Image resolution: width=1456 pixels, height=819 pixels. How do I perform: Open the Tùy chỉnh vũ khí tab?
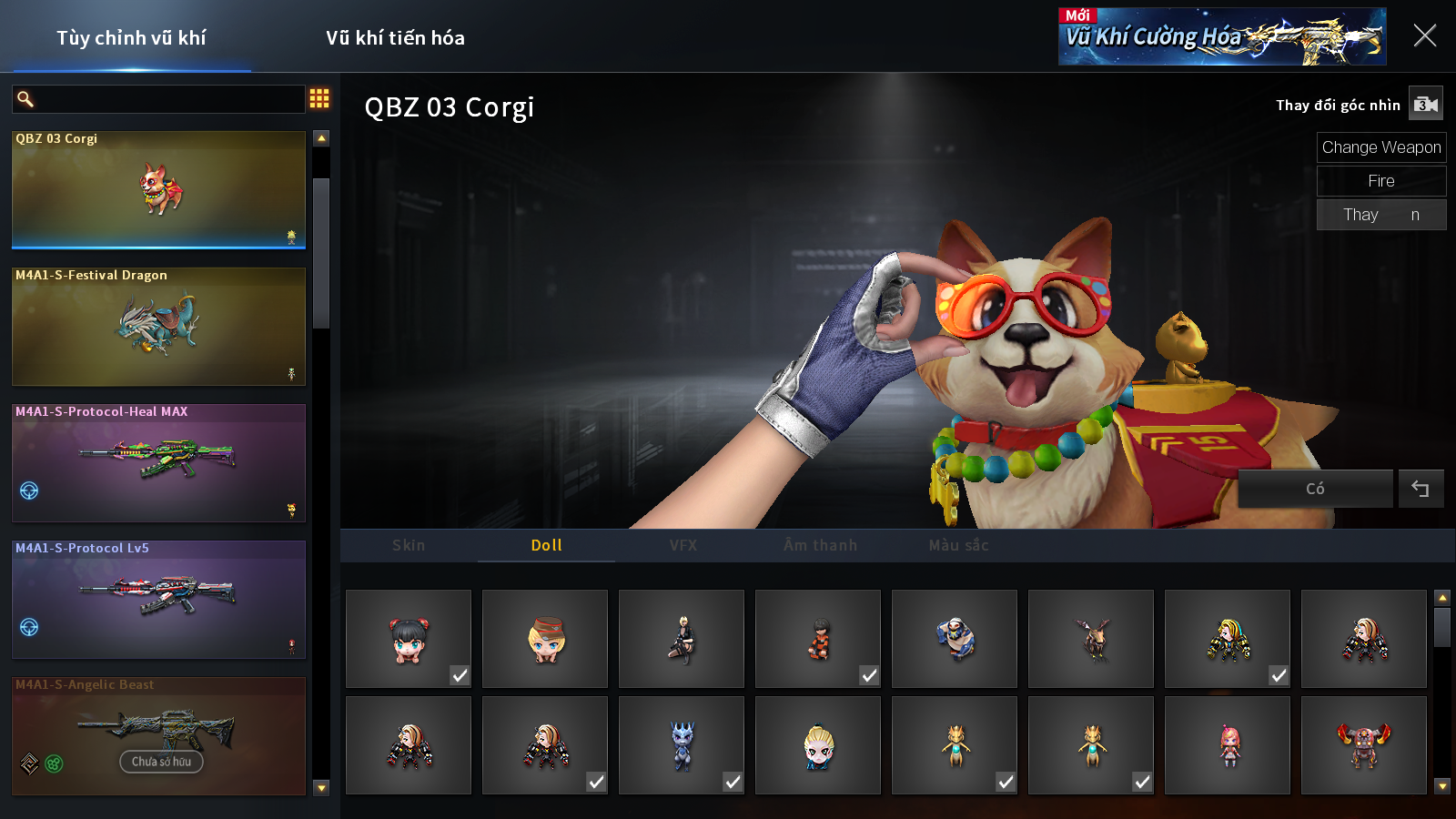[131, 38]
